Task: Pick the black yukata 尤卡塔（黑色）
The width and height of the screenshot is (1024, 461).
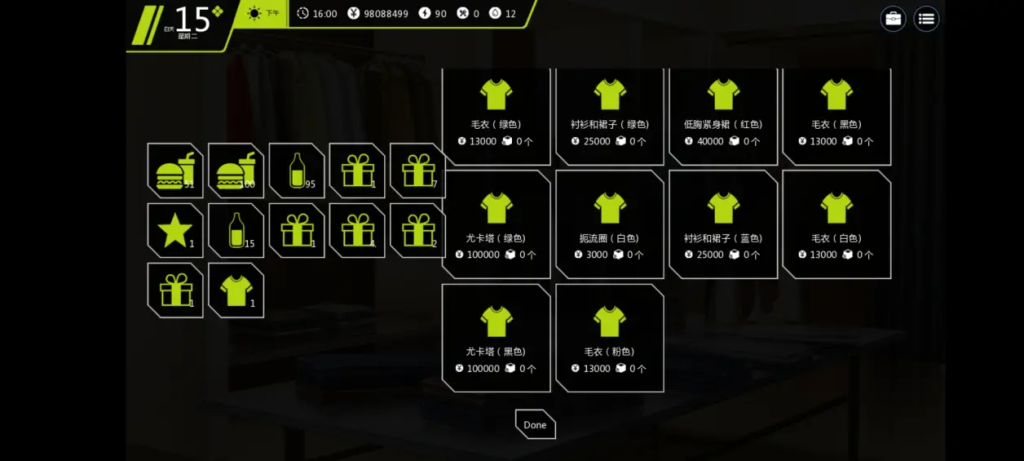Action: [x=496, y=338]
